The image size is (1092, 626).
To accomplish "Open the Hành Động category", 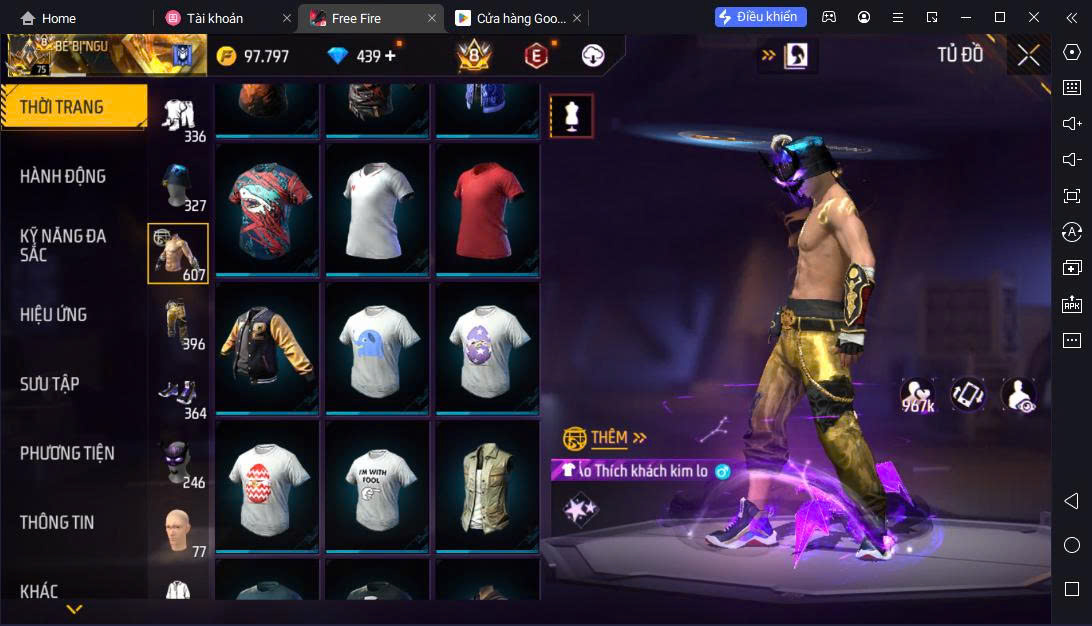I will (x=63, y=176).
